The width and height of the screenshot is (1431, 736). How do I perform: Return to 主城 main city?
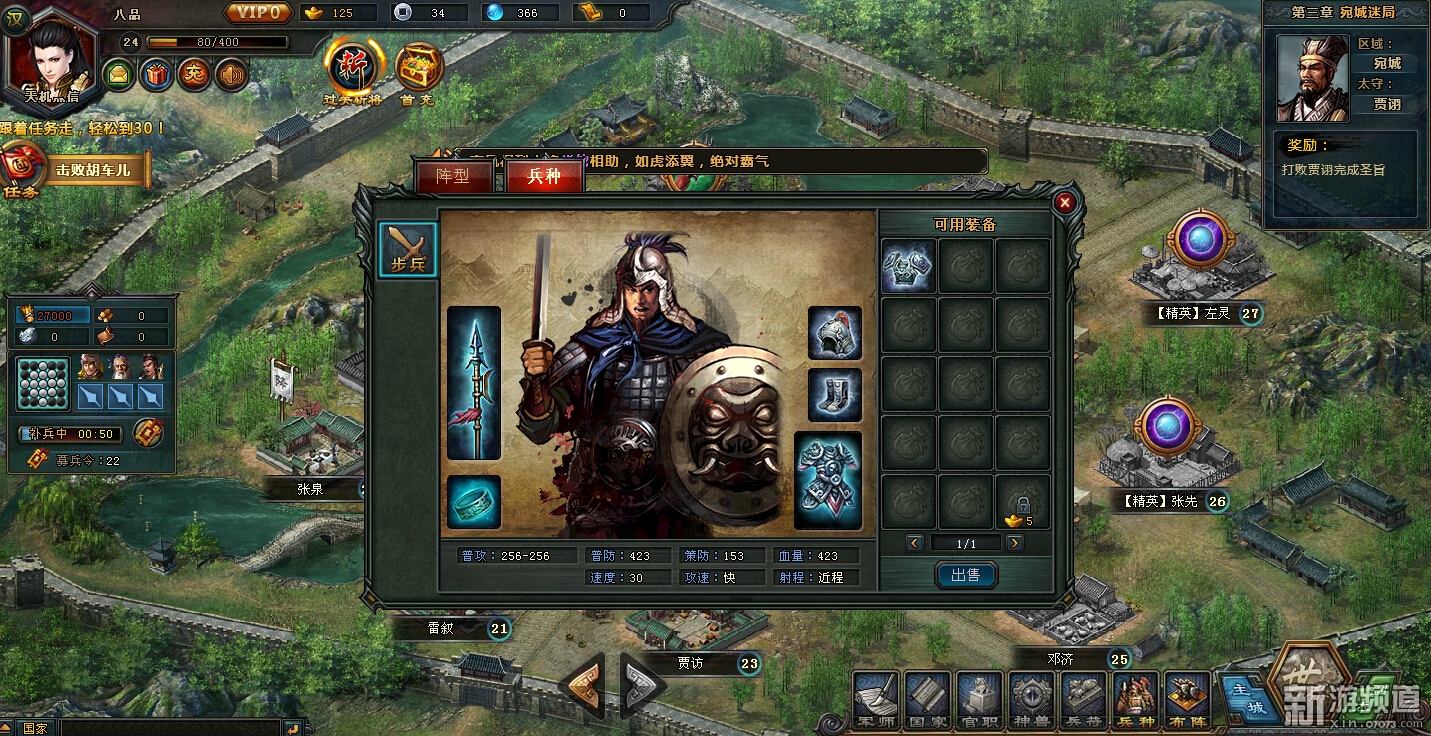[1241, 697]
